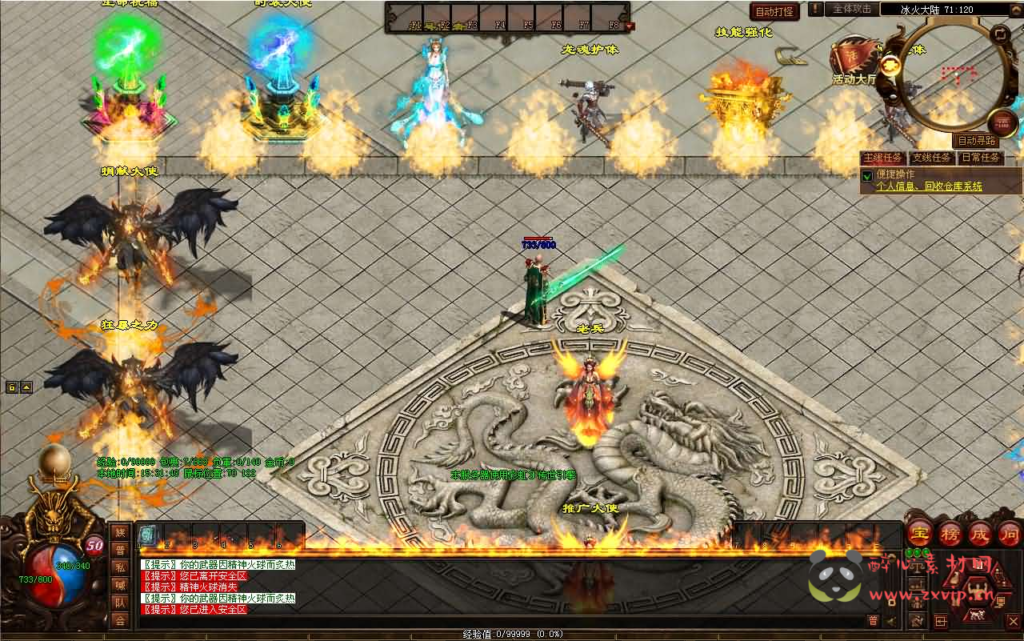Select the 喊 shout chat channel

[x=120, y=585]
